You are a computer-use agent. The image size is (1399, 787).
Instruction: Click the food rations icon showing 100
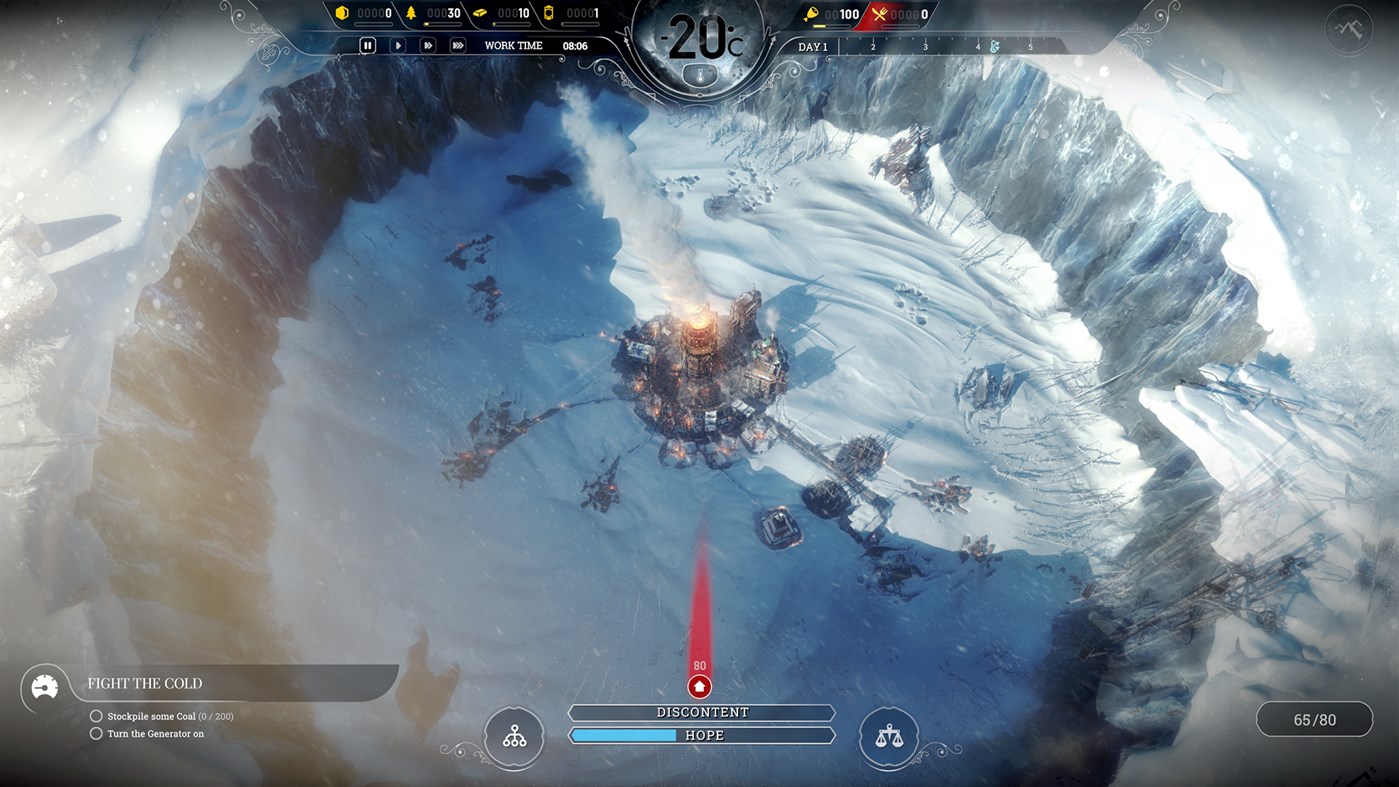(x=813, y=14)
